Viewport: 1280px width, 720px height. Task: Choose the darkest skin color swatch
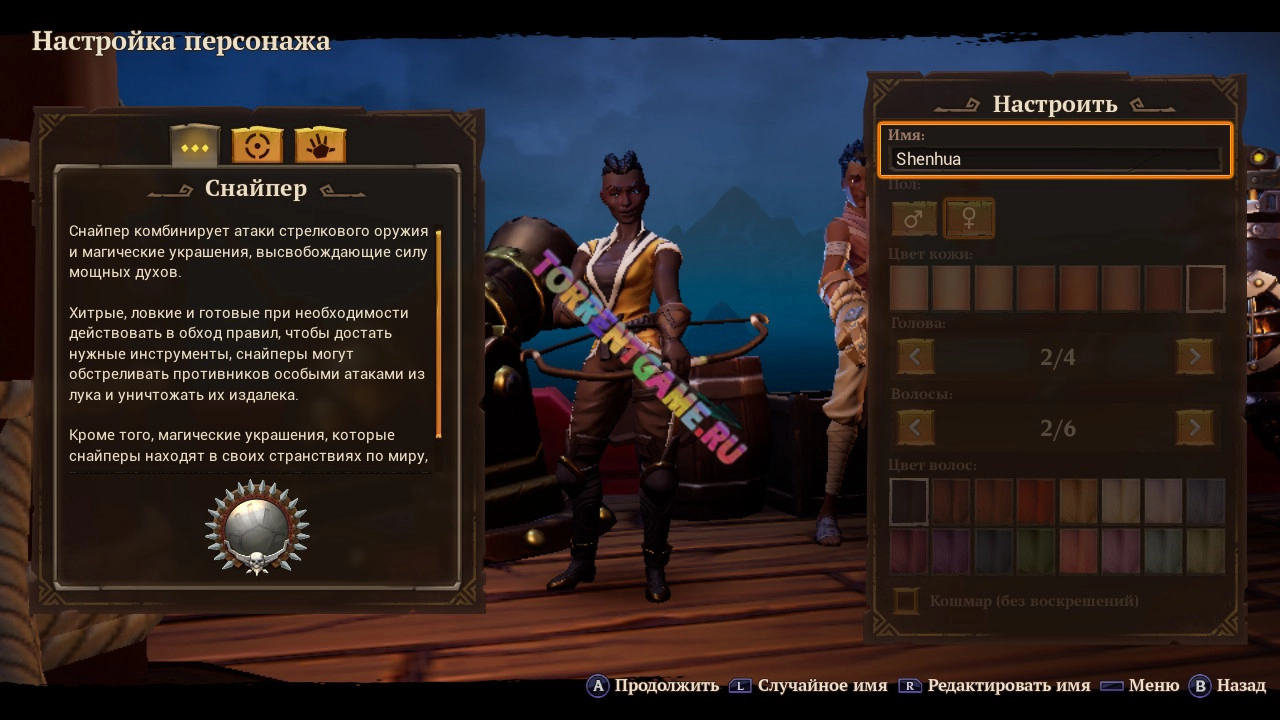1205,289
